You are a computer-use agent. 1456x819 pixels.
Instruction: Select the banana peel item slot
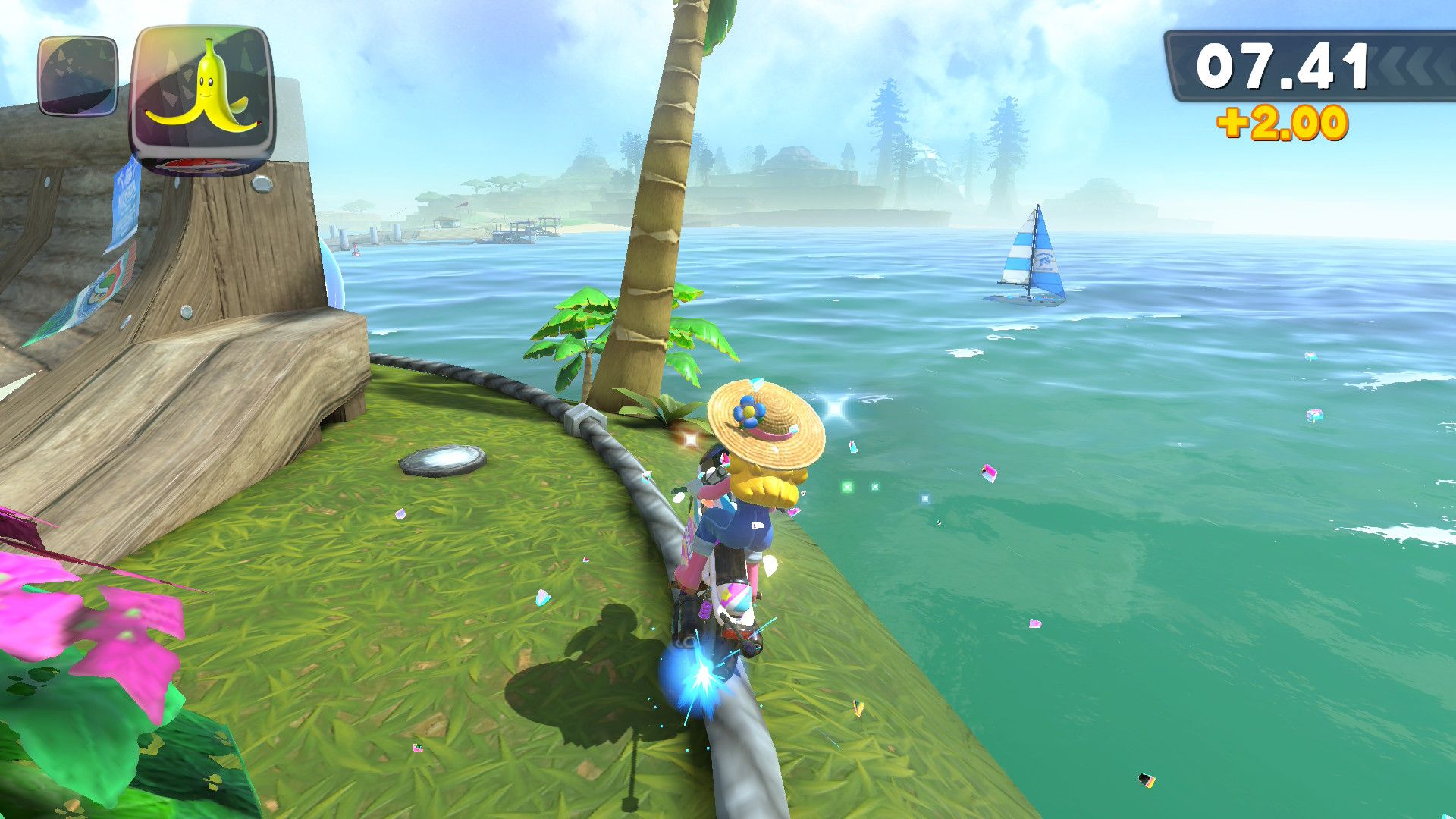pos(202,97)
